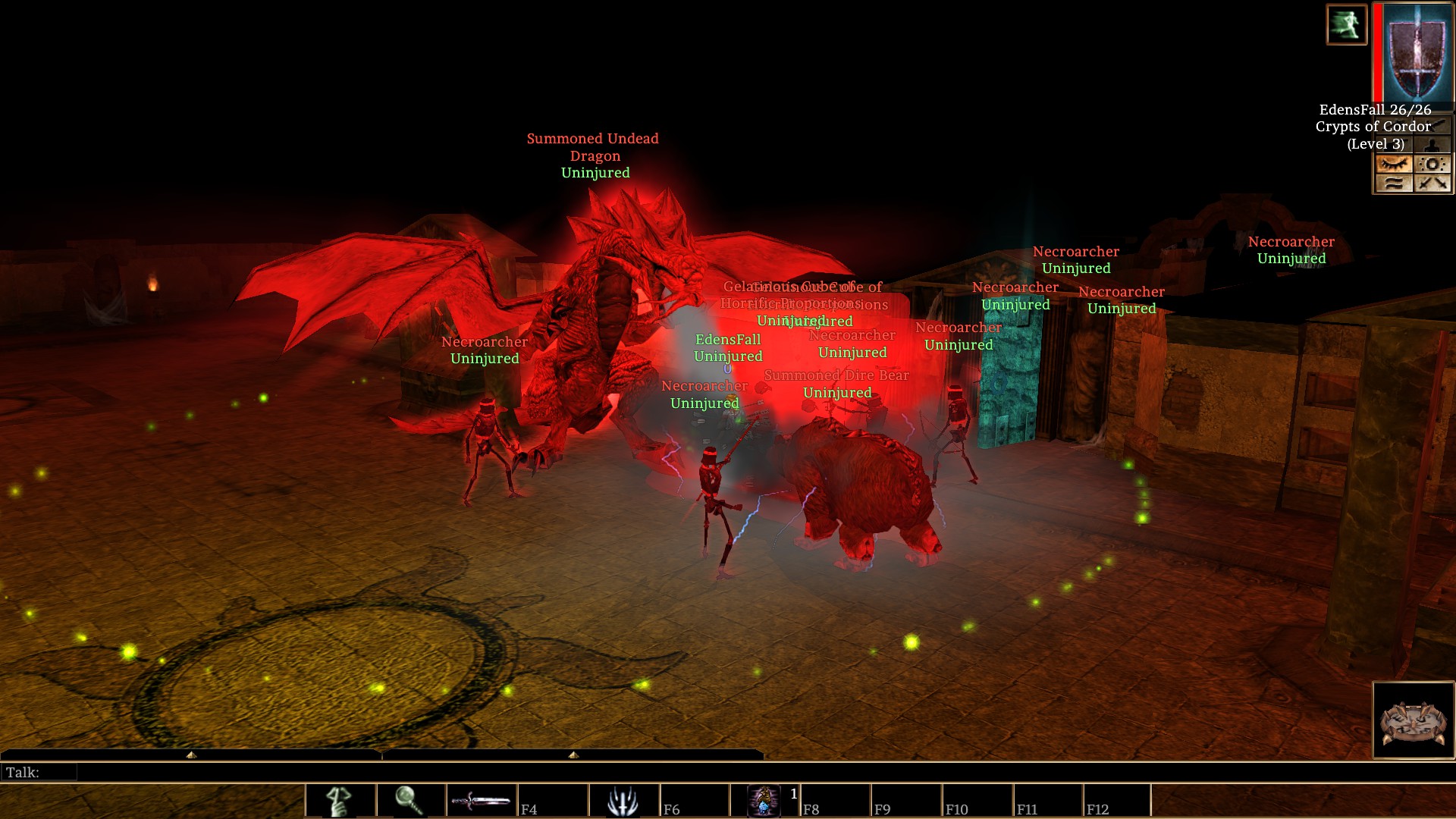1456x819 pixels.
Task: Open the compass panel in the corner
Action: pyautogui.click(x=1414, y=720)
